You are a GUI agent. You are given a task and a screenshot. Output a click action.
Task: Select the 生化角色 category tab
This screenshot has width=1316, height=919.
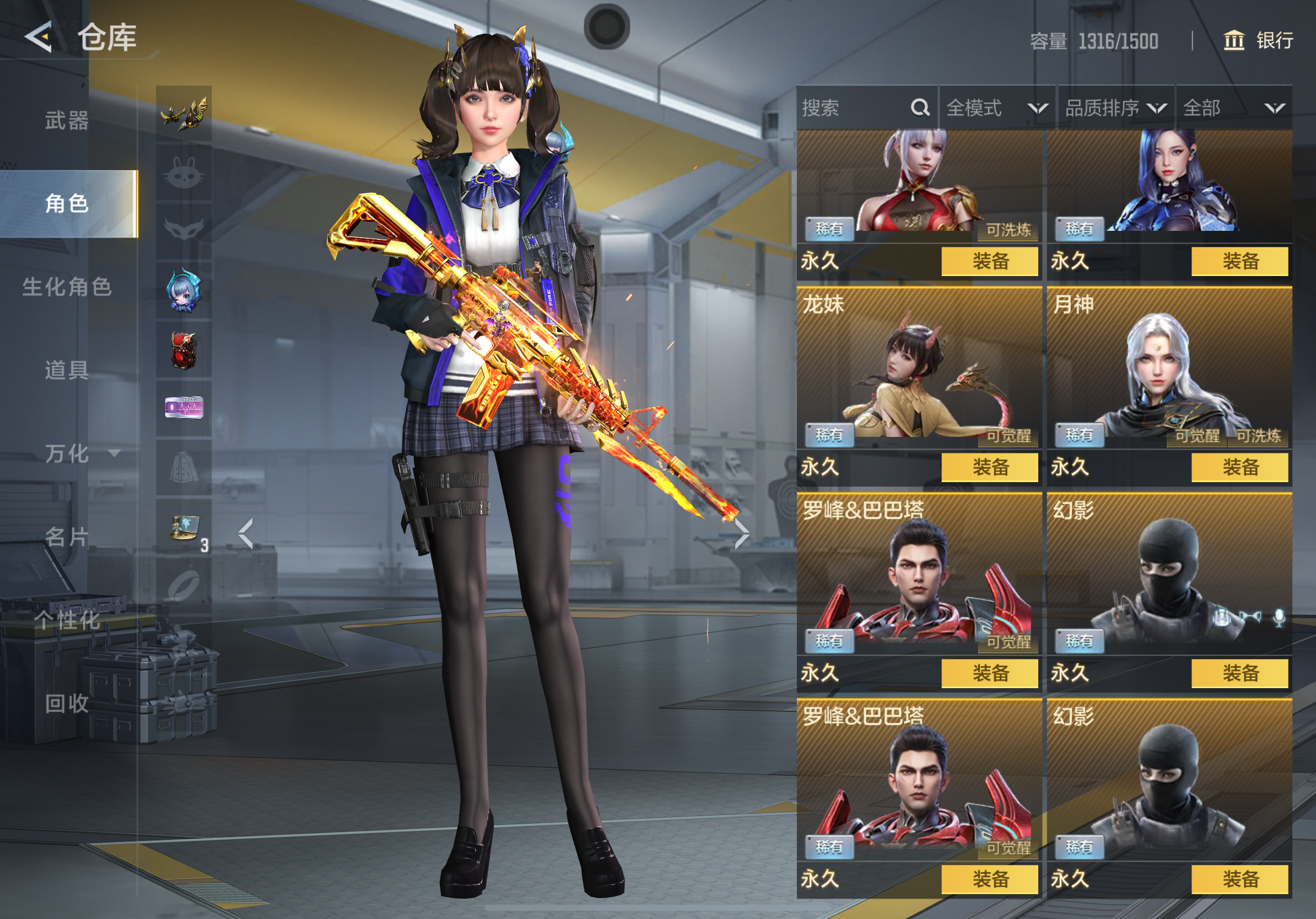point(67,287)
